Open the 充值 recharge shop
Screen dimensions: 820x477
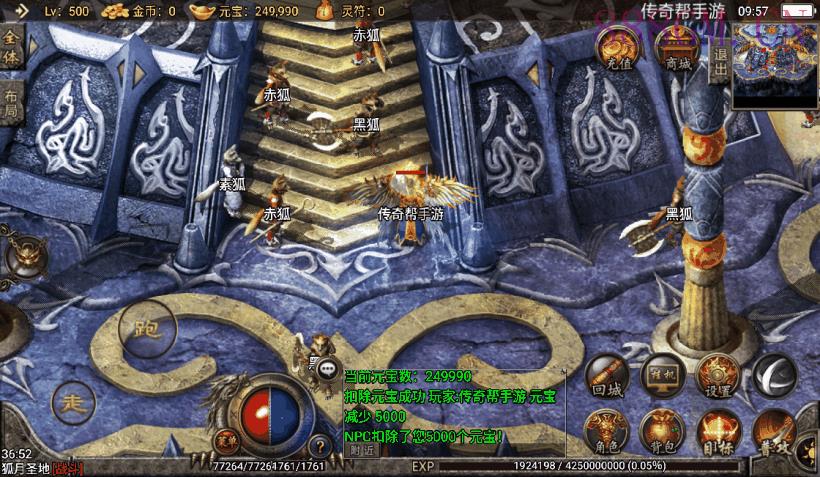[618, 49]
